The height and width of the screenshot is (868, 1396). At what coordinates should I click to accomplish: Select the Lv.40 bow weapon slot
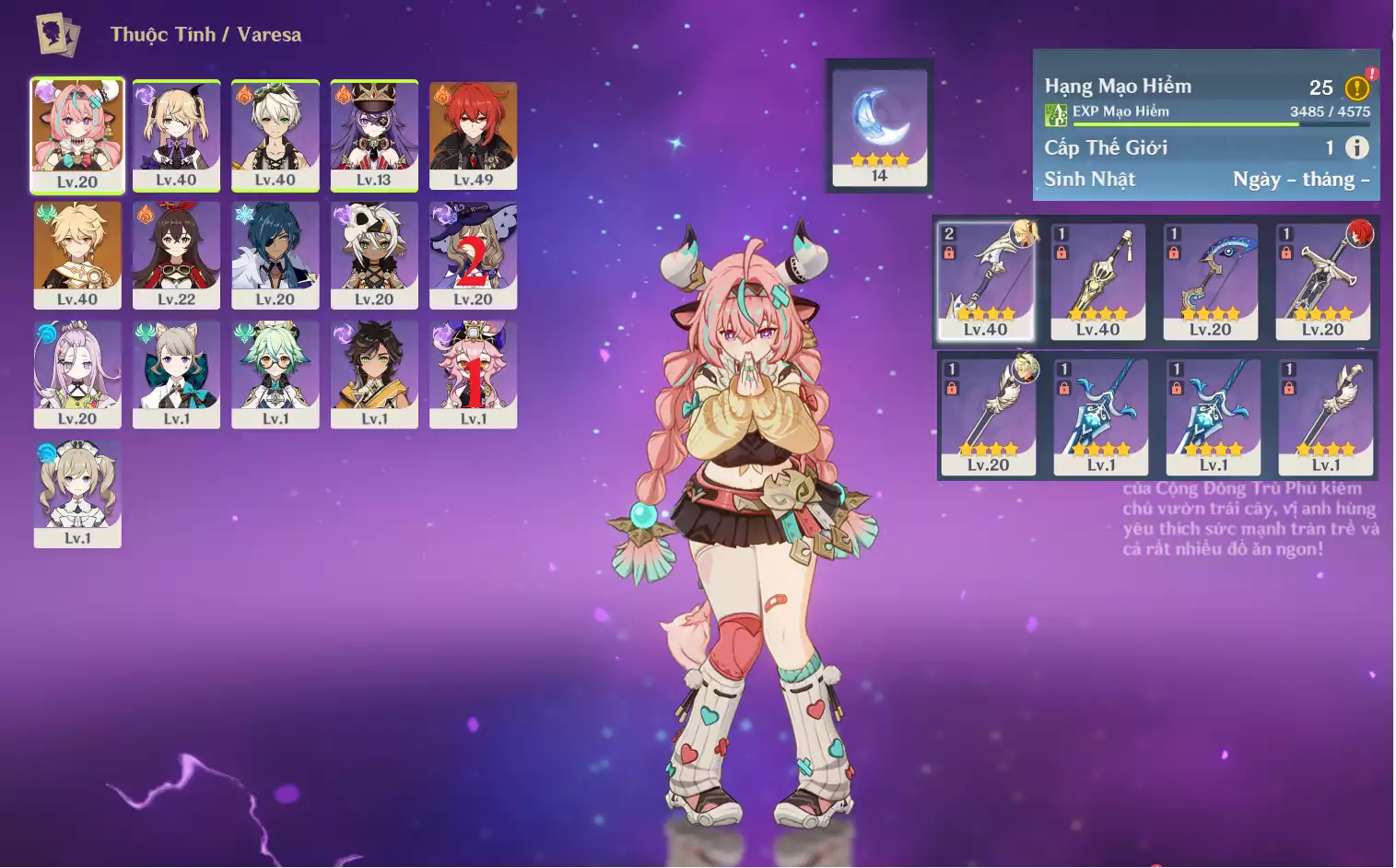pyautogui.click(x=985, y=280)
